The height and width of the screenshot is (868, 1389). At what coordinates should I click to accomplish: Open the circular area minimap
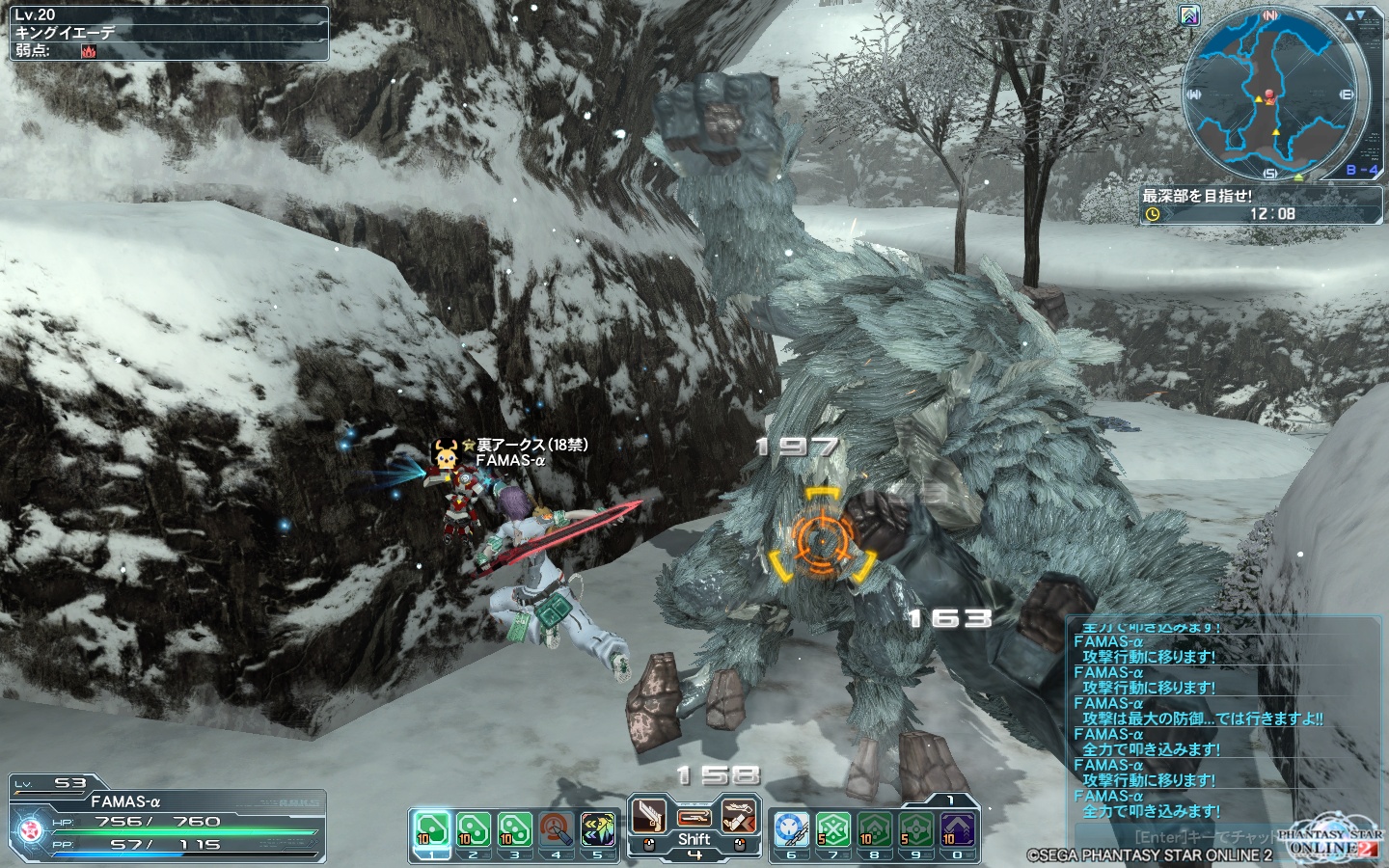coord(1275,95)
